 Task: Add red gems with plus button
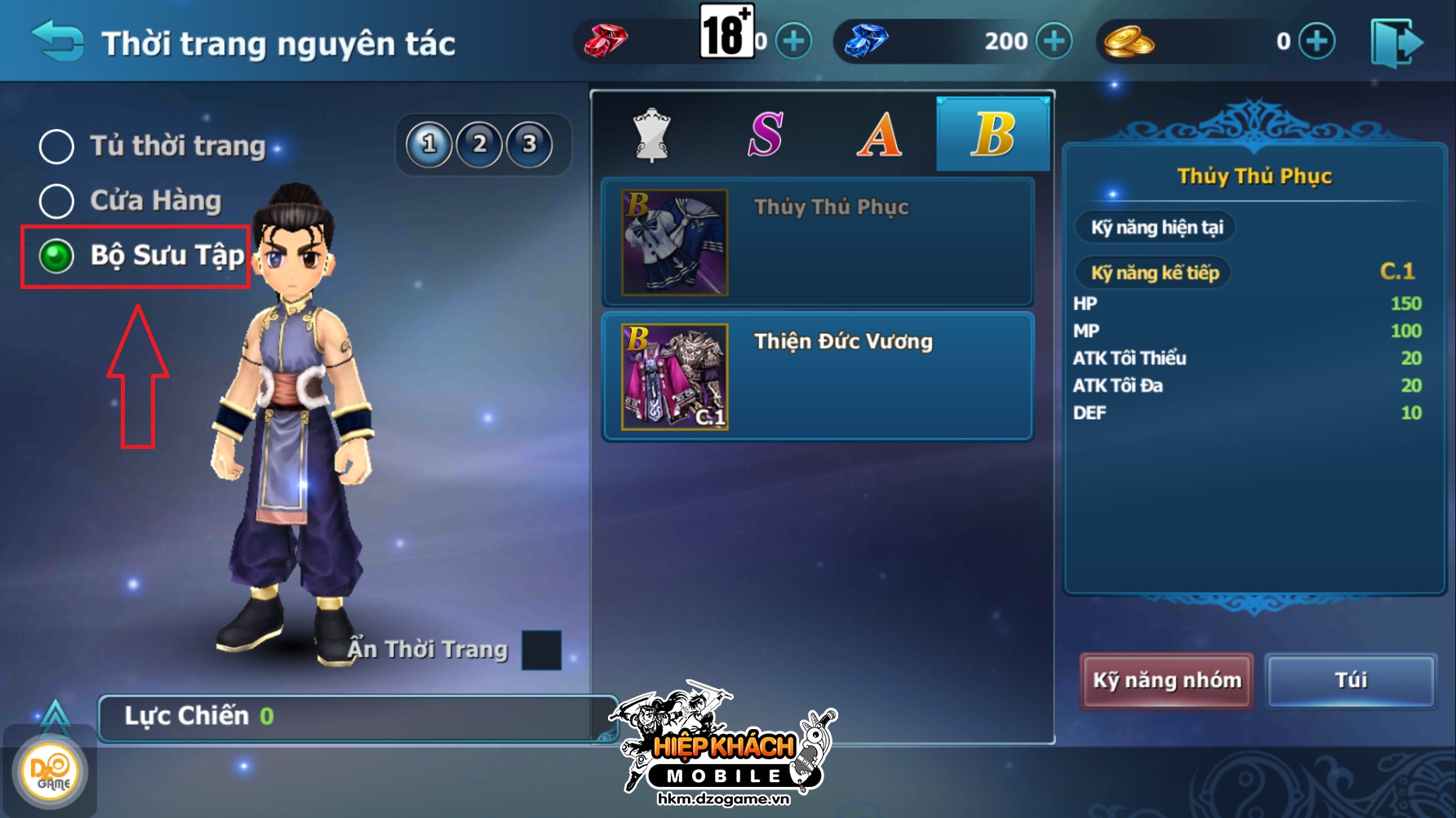click(793, 41)
